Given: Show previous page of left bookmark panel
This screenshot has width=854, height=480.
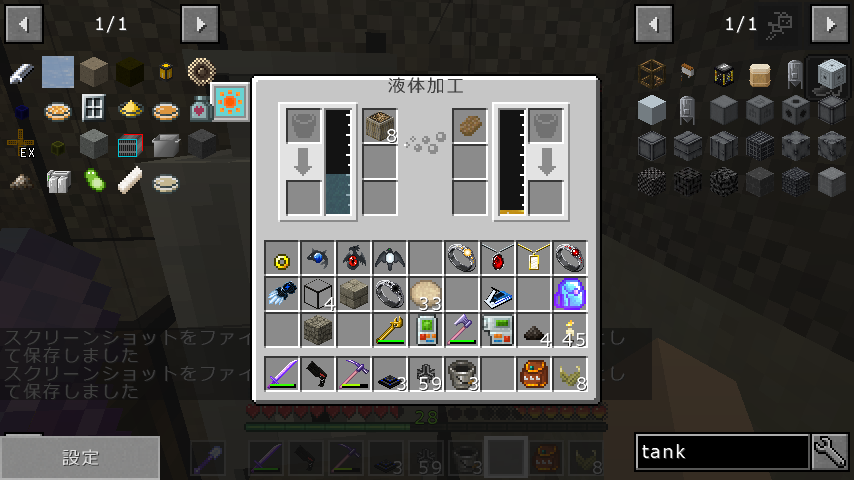Looking at the screenshot, I should (24, 23).
